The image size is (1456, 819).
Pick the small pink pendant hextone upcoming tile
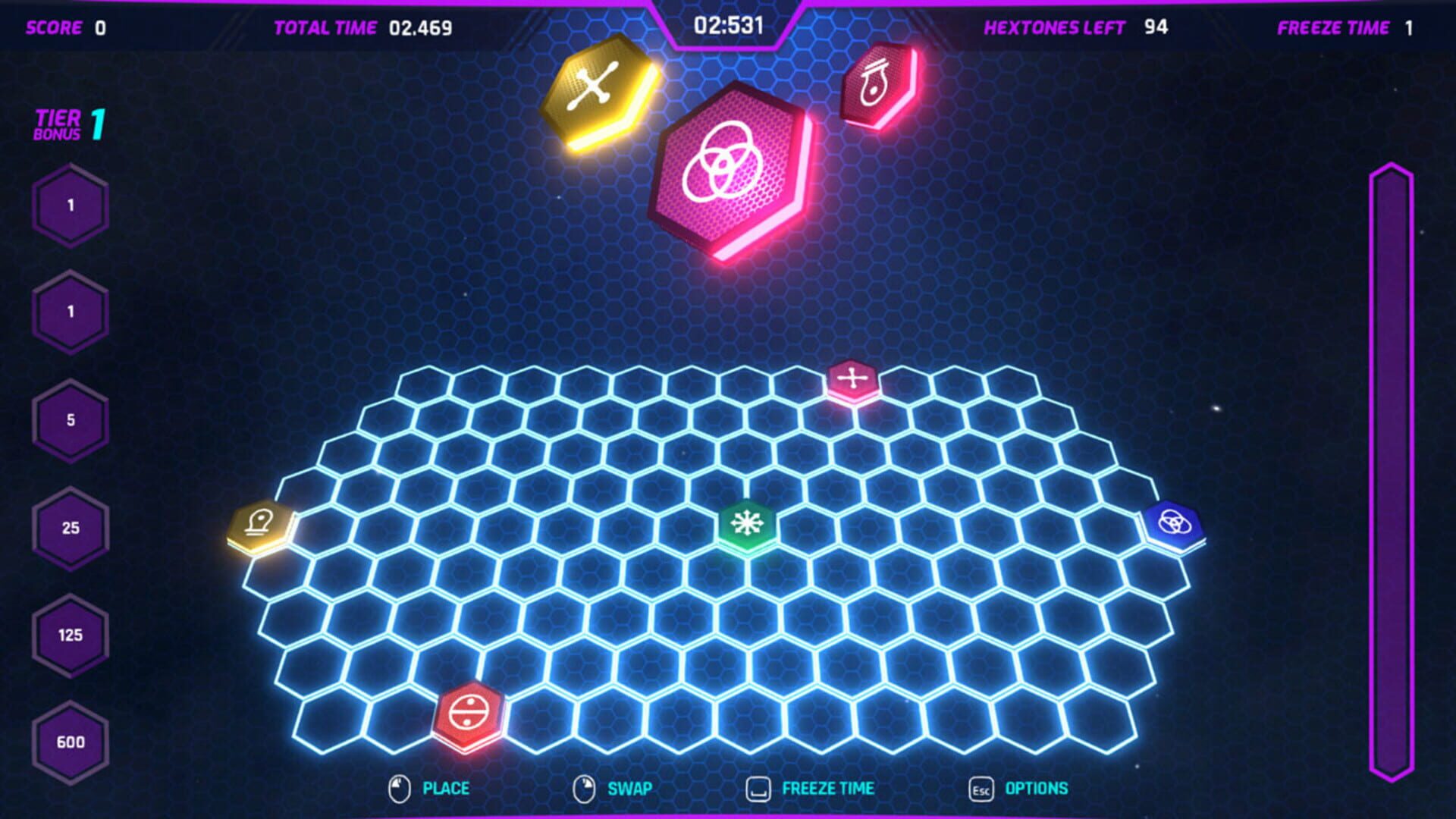click(x=876, y=83)
